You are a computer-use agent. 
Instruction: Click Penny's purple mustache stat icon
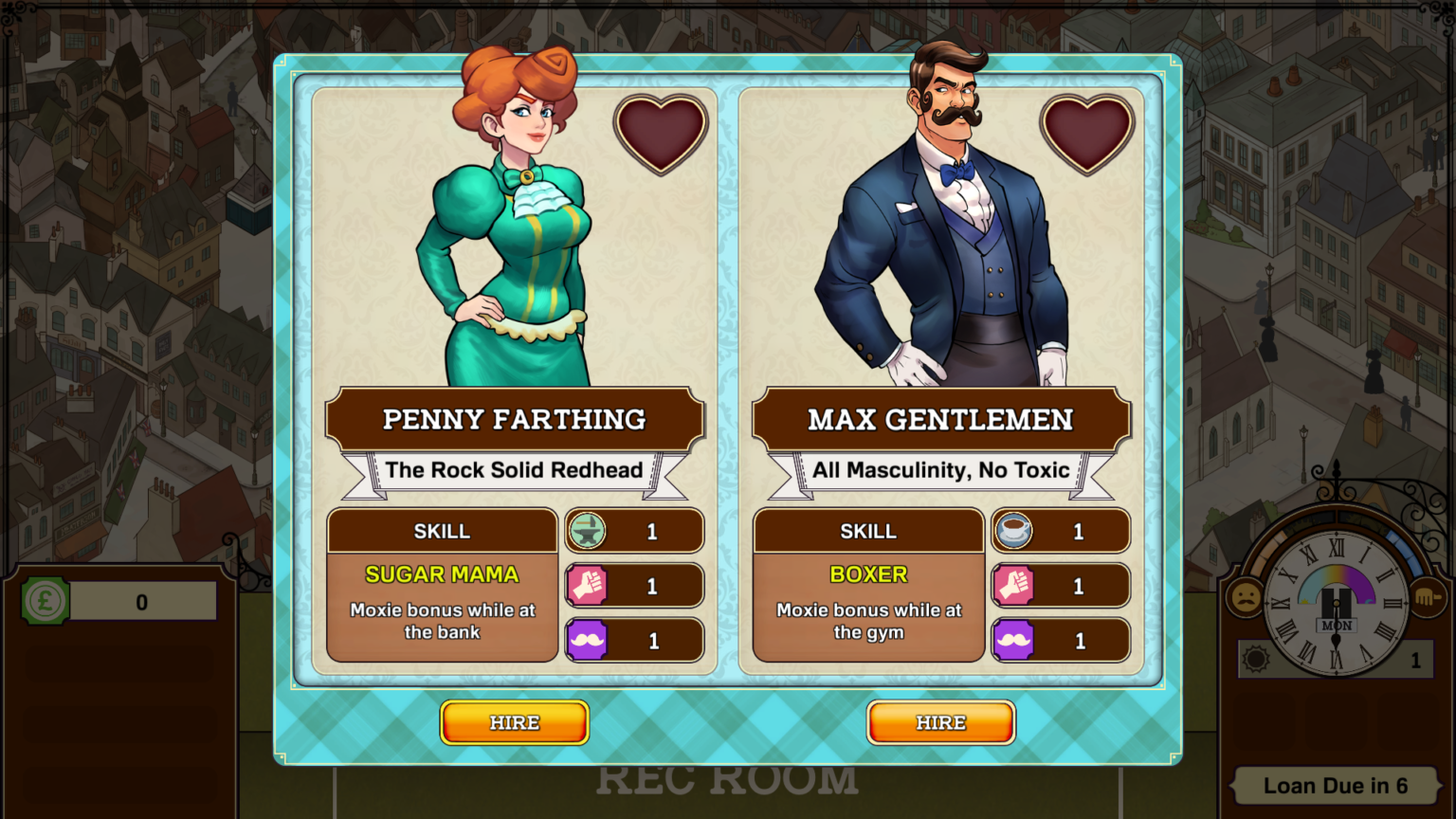click(x=588, y=641)
